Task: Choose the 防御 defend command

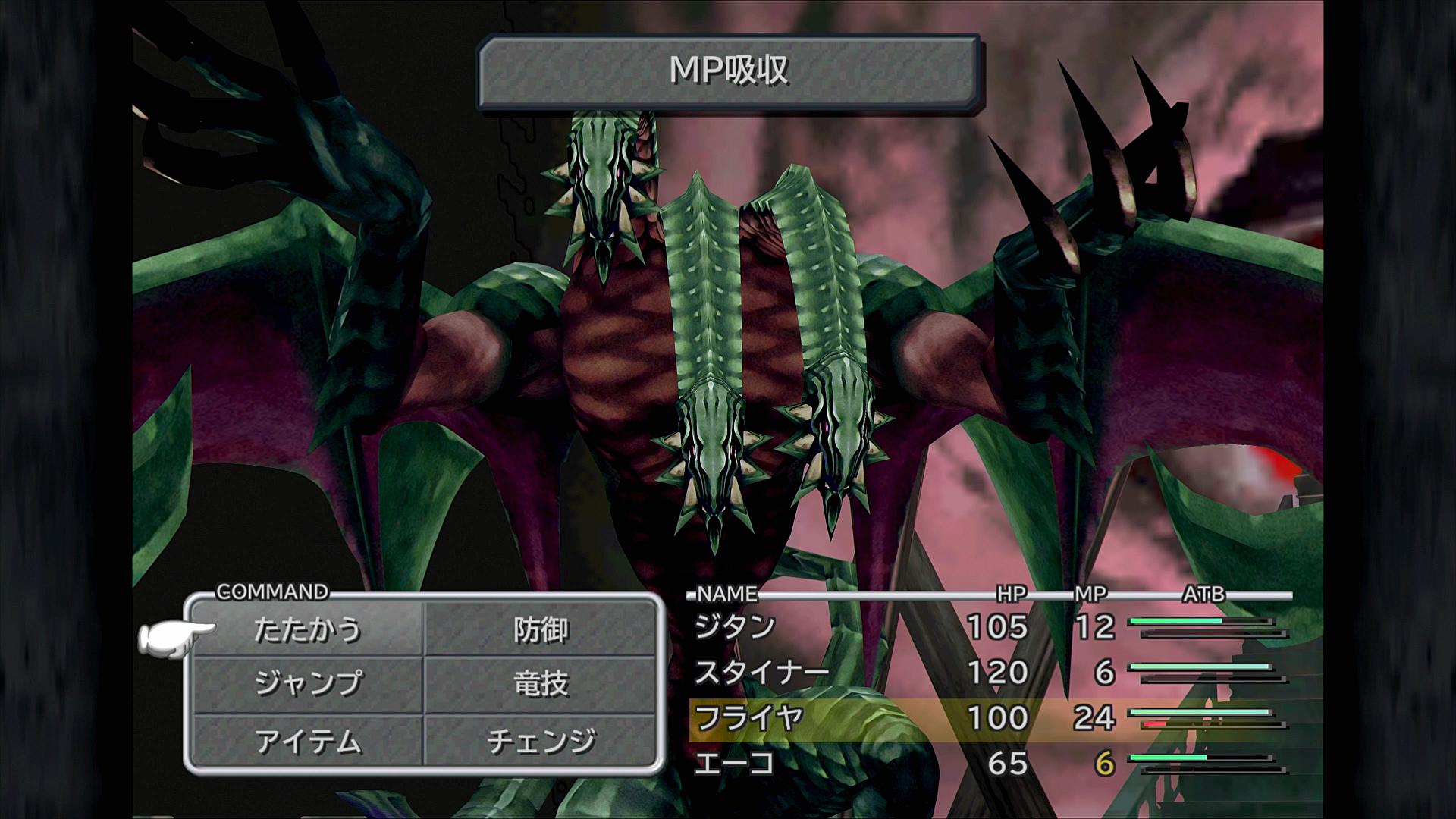Action: pyautogui.click(x=541, y=630)
